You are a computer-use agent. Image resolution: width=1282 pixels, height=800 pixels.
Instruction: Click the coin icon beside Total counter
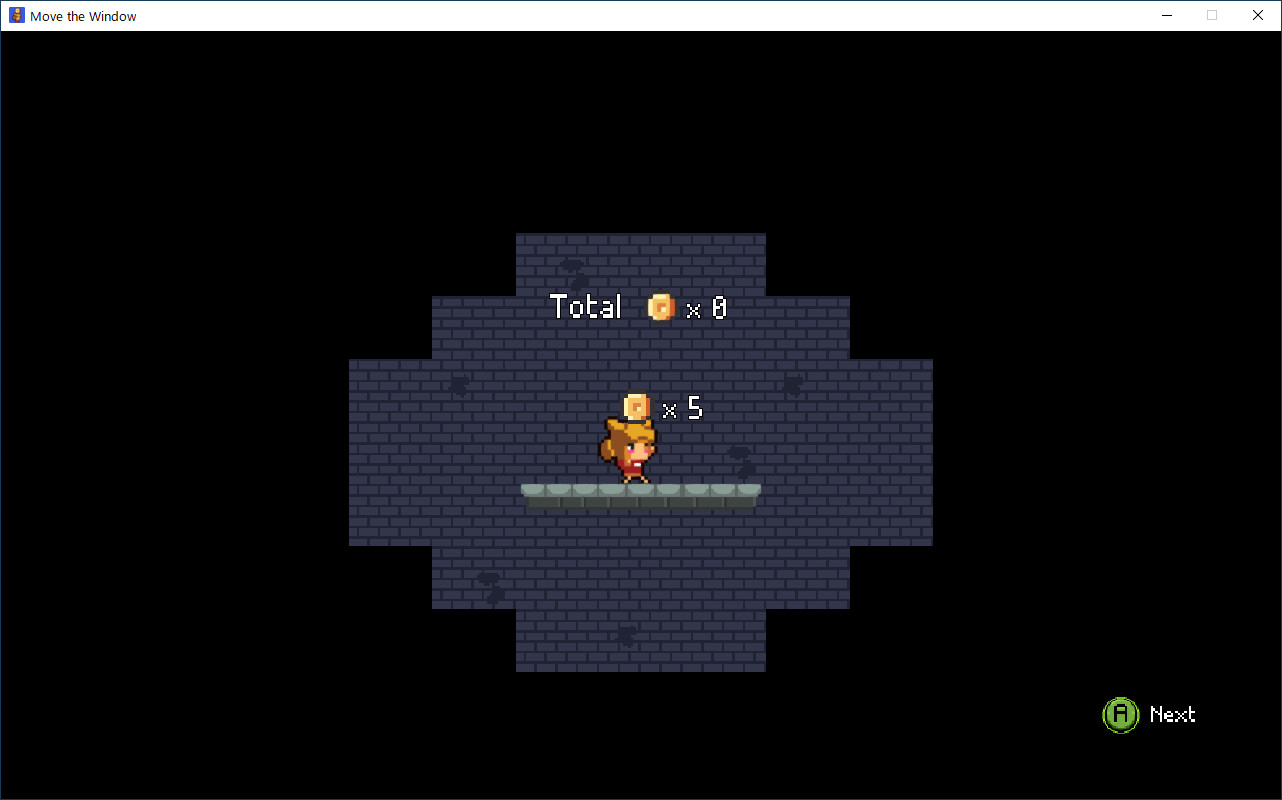[x=660, y=307]
